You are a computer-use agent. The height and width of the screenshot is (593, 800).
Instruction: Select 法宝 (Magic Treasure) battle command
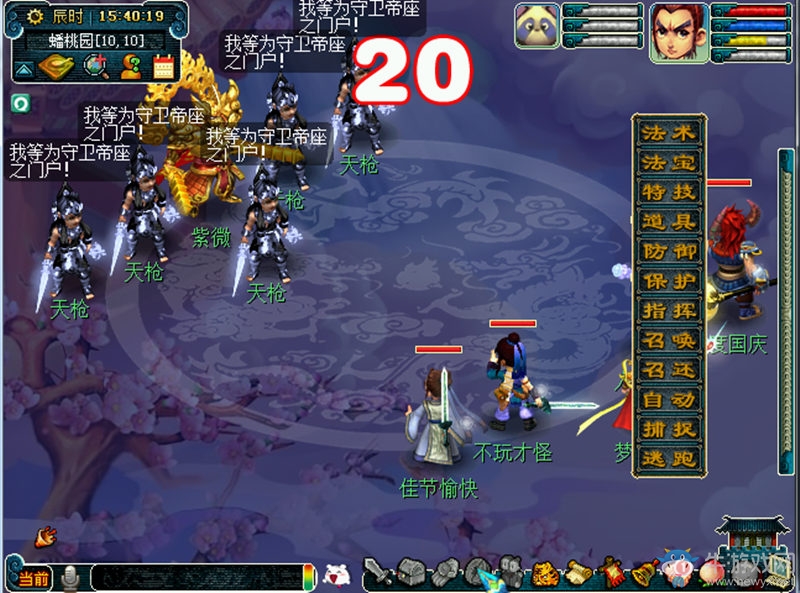click(x=669, y=162)
